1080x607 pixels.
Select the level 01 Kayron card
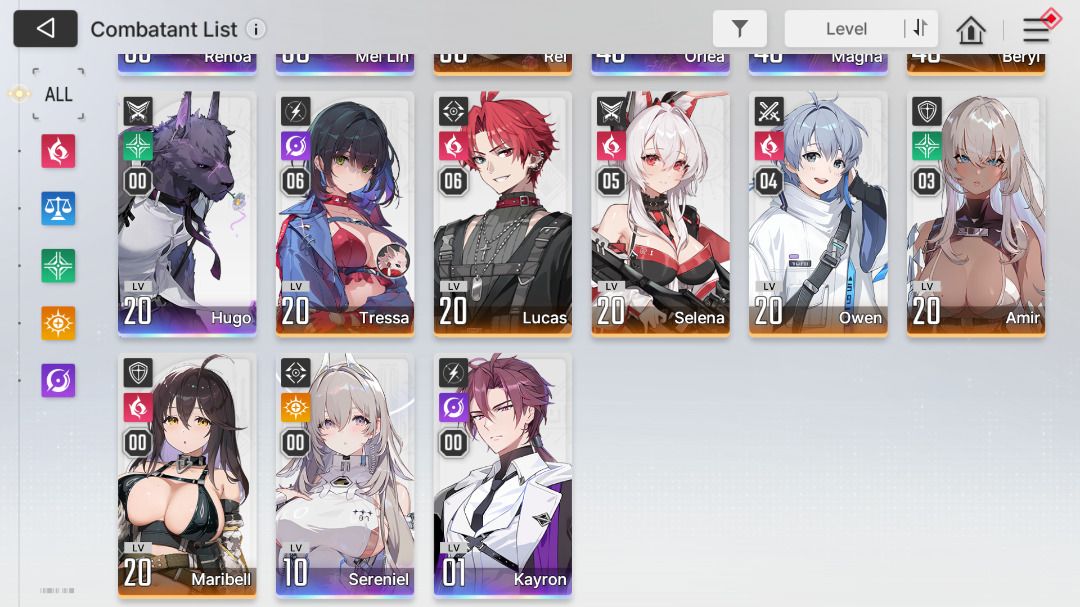click(x=503, y=475)
